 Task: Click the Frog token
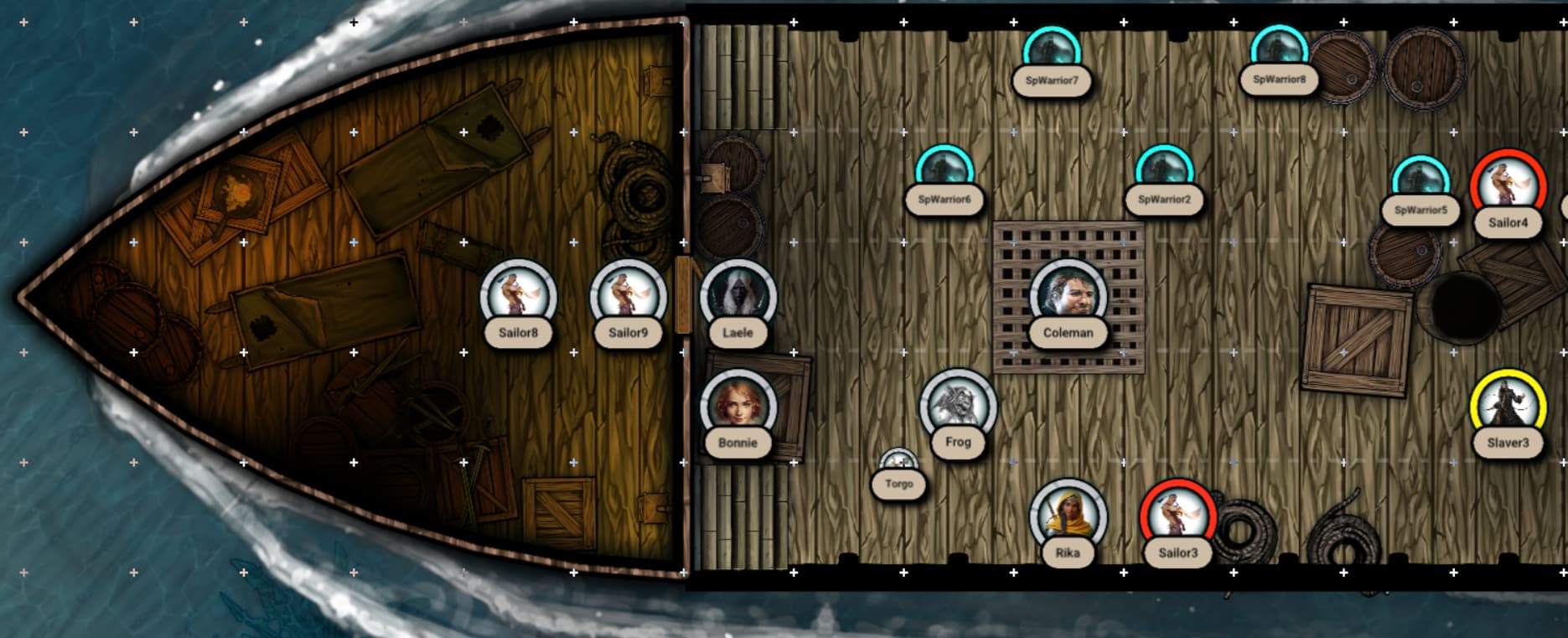(x=958, y=407)
